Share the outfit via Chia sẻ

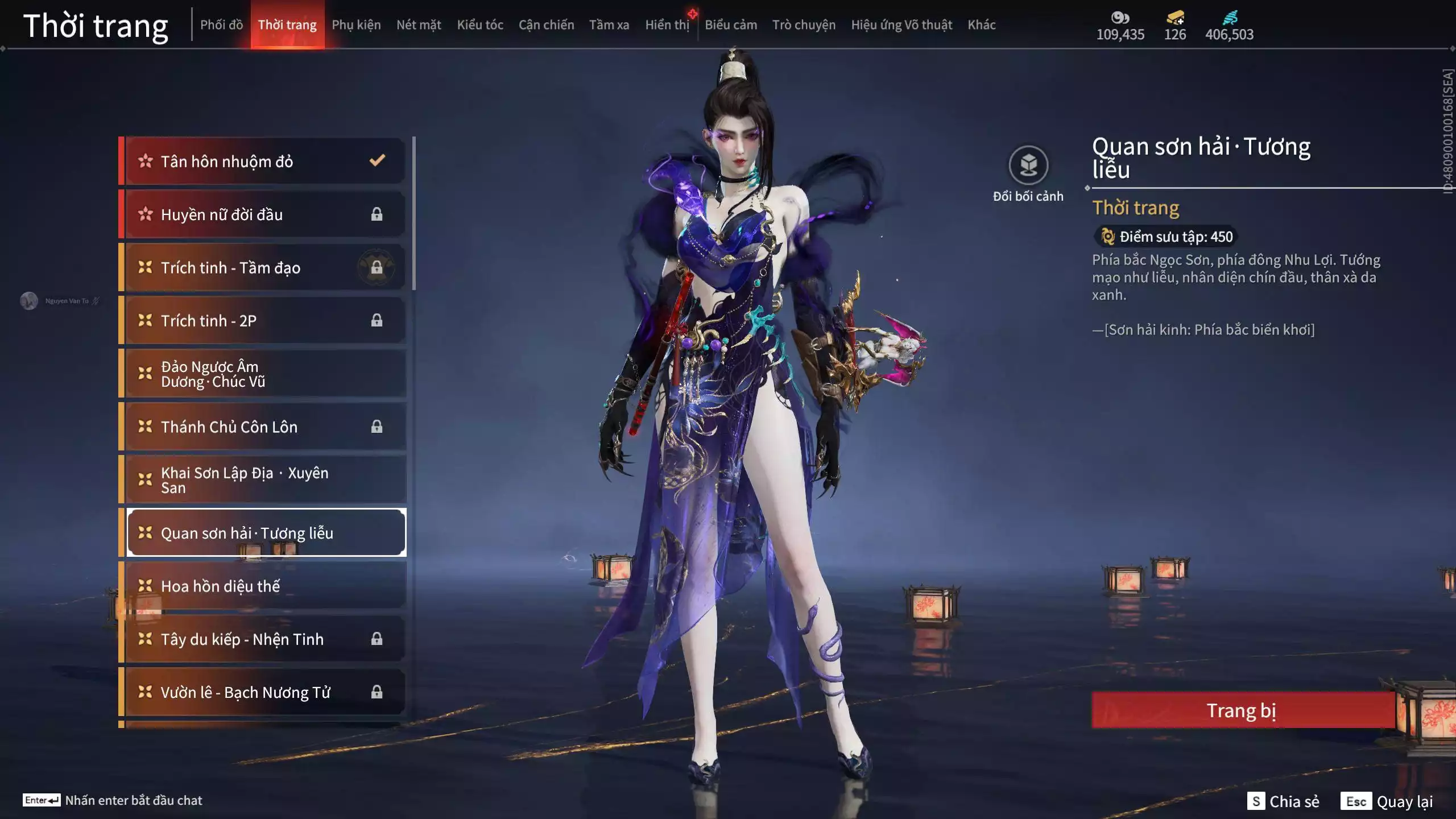[1284, 801]
